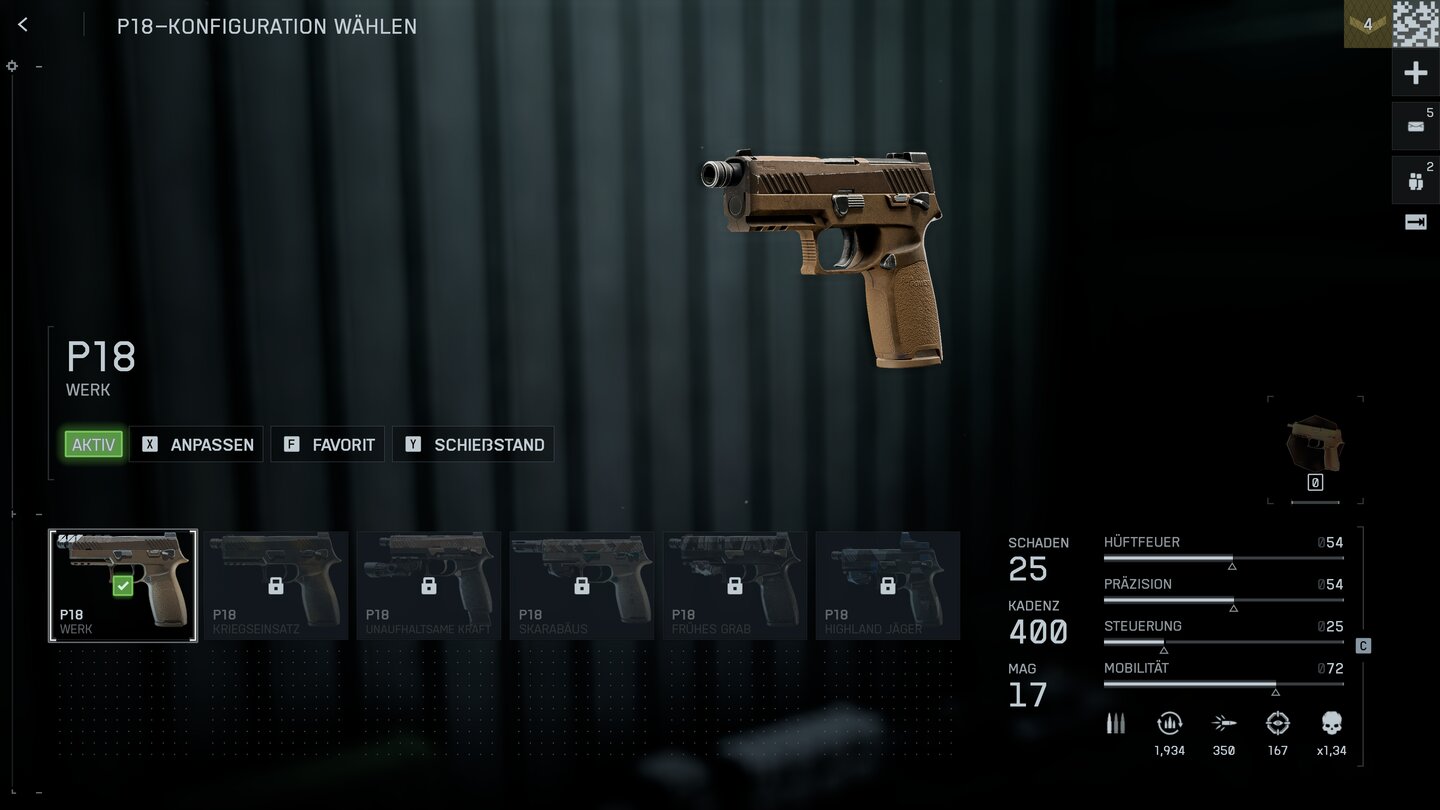The image size is (1440, 810).
Task: Pick the locked P18 Skarabäus skin
Action: (582, 585)
